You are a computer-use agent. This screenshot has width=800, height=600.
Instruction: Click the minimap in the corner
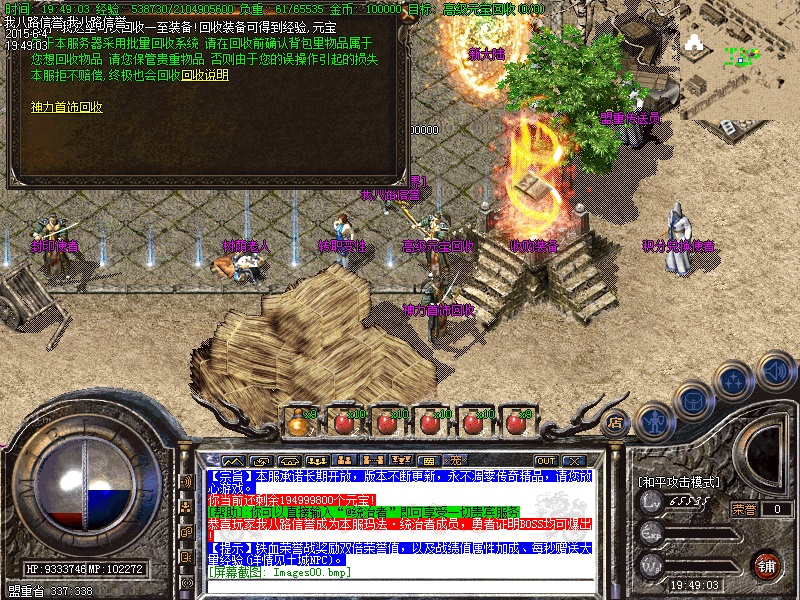(739, 62)
